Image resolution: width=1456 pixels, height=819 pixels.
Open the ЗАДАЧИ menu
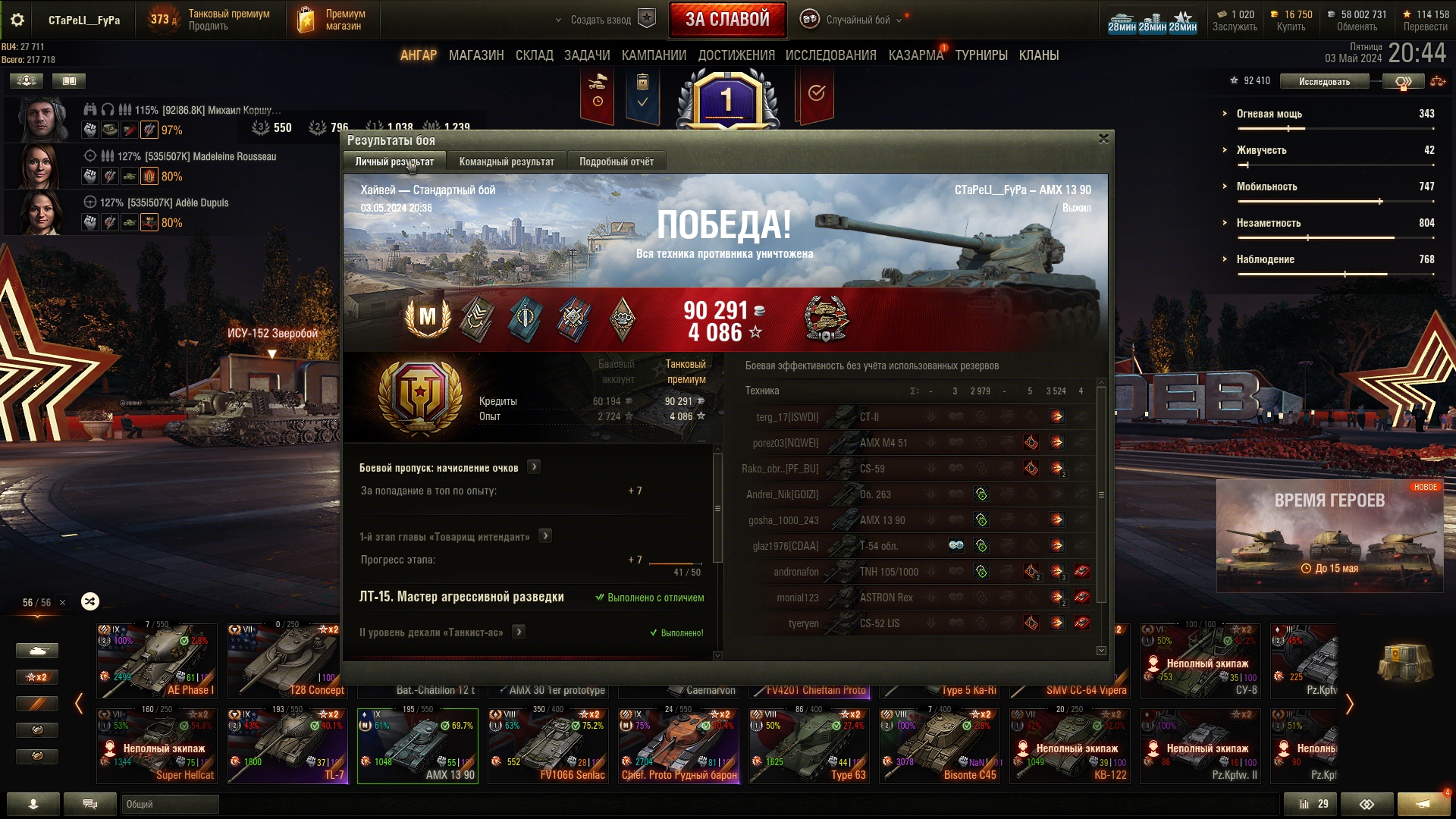(x=587, y=55)
